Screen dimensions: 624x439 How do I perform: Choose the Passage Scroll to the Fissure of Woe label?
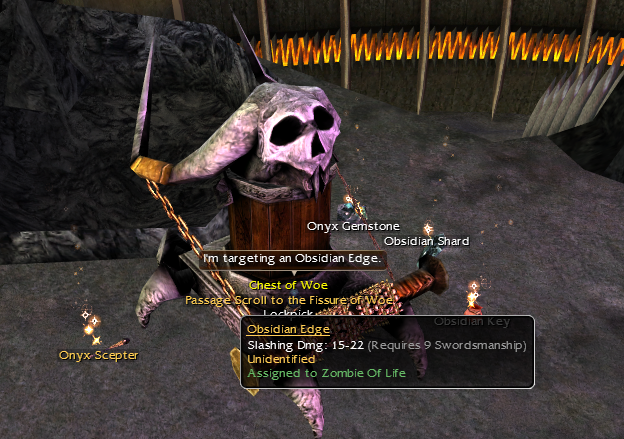coord(290,298)
